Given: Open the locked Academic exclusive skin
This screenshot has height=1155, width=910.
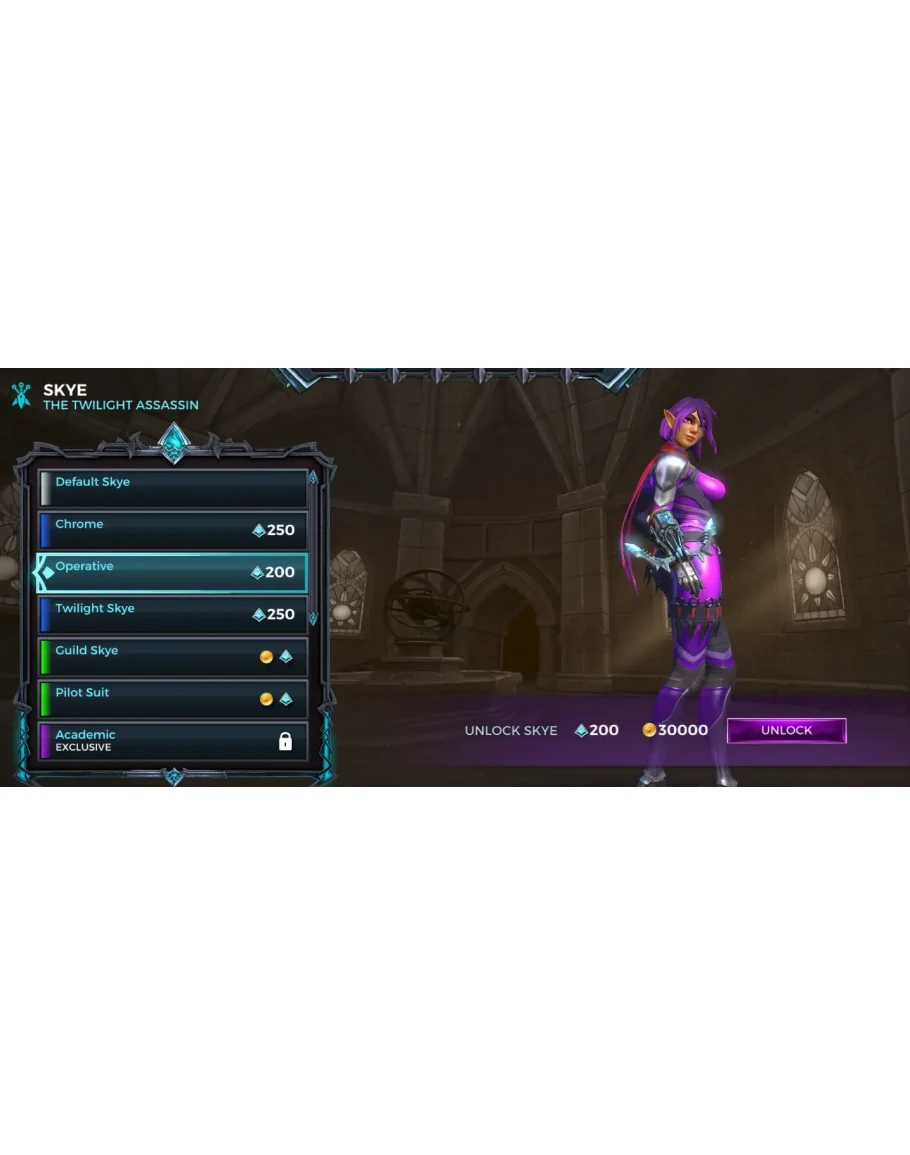Looking at the screenshot, I should click(173, 740).
